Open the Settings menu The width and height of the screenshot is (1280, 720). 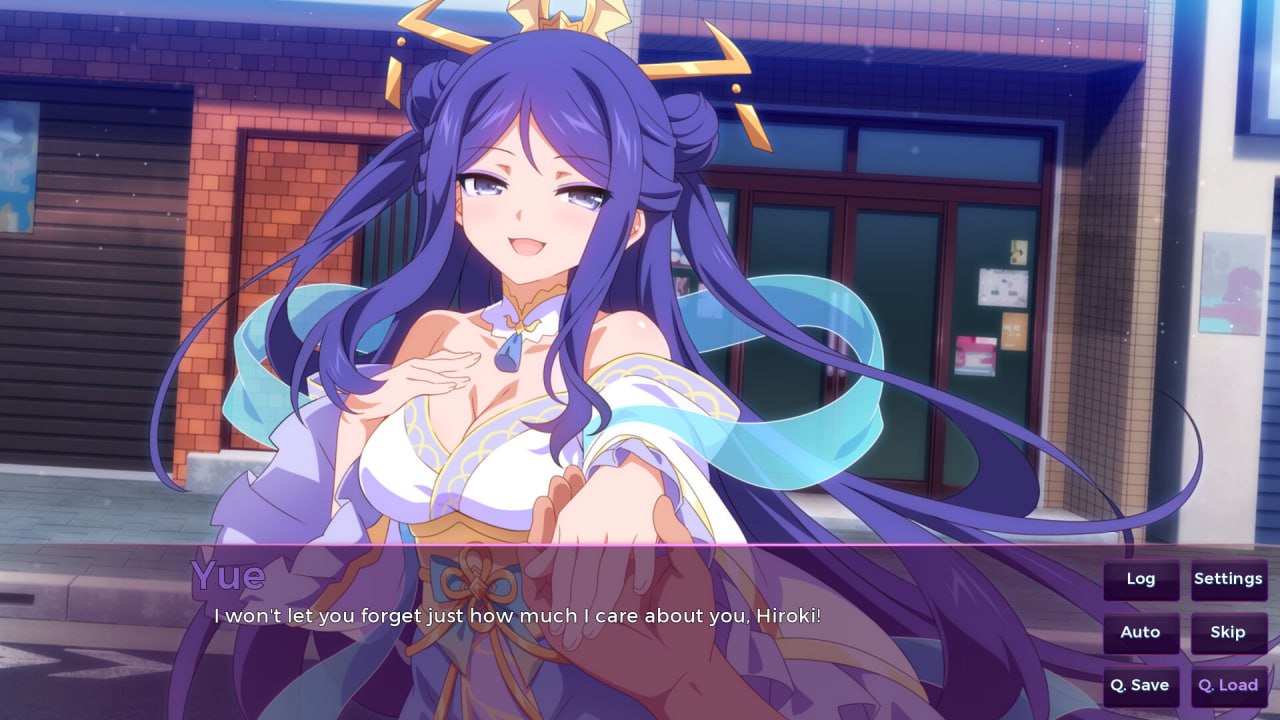(x=1228, y=579)
